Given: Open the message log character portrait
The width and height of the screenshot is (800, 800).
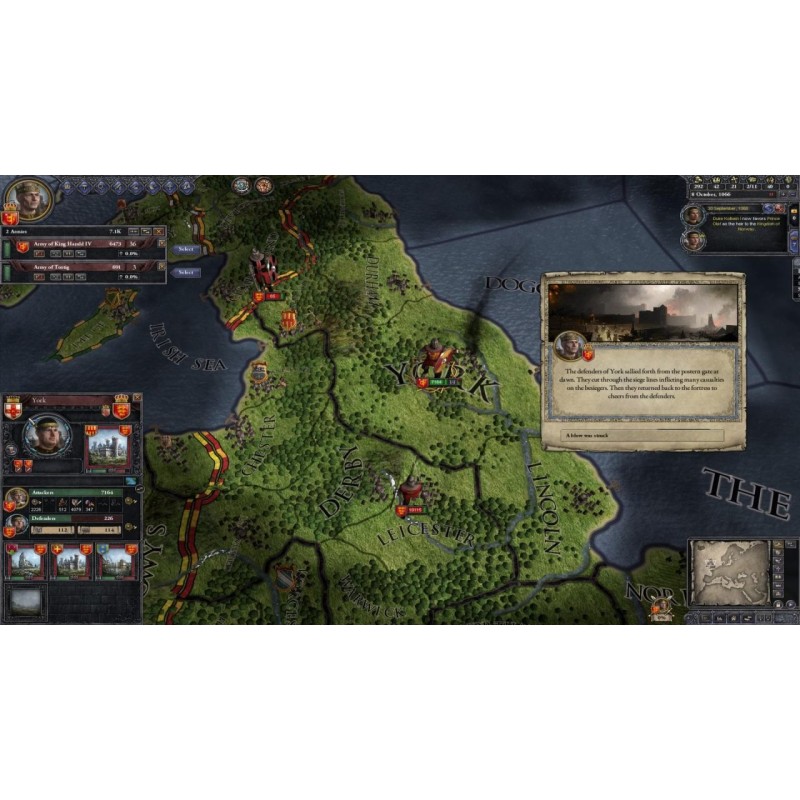Looking at the screenshot, I should coord(692,215).
